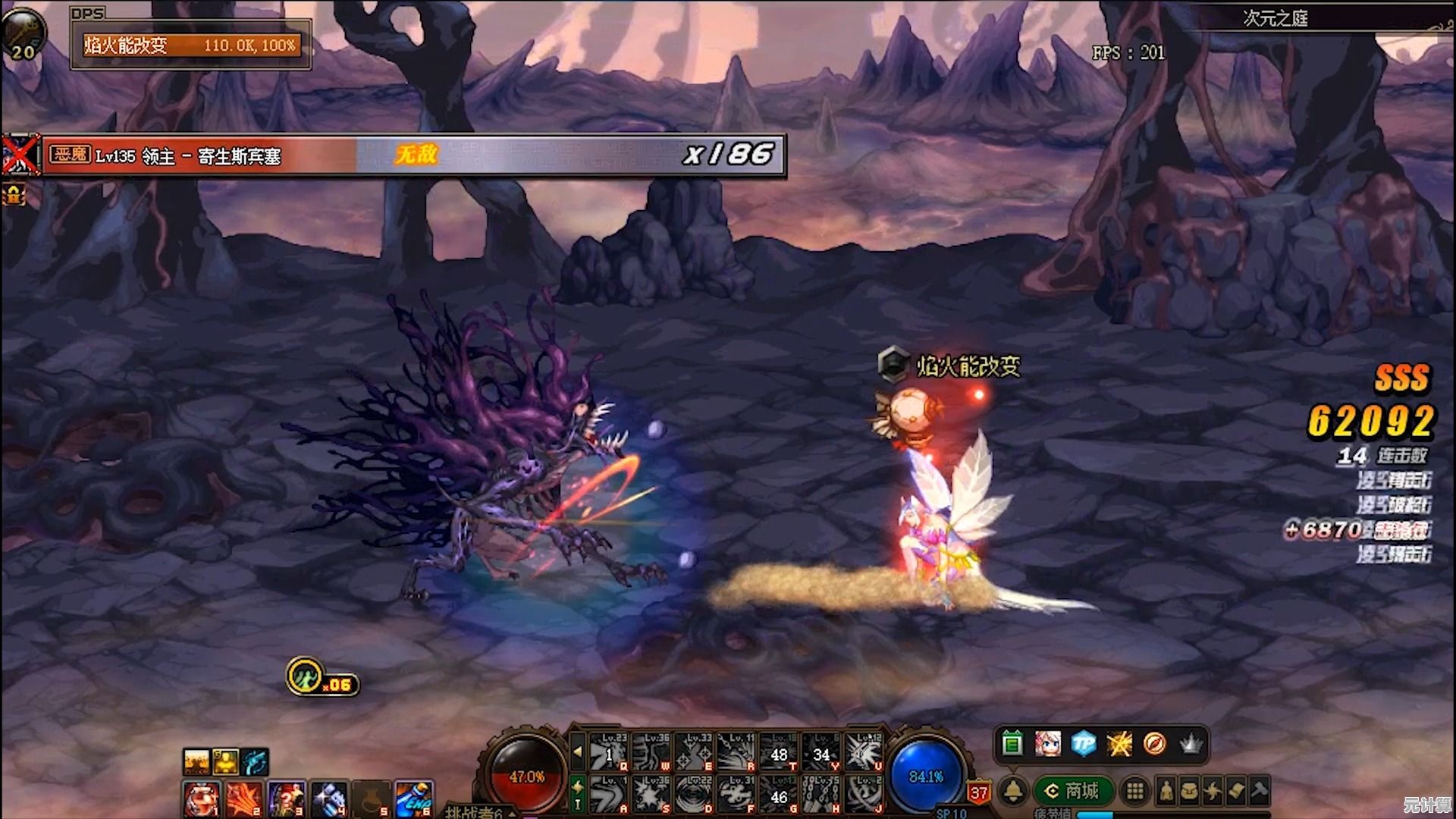Image resolution: width=1456 pixels, height=819 pixels.
Task: Open the nine-dot grid menu
Action: click(1134, 792)
